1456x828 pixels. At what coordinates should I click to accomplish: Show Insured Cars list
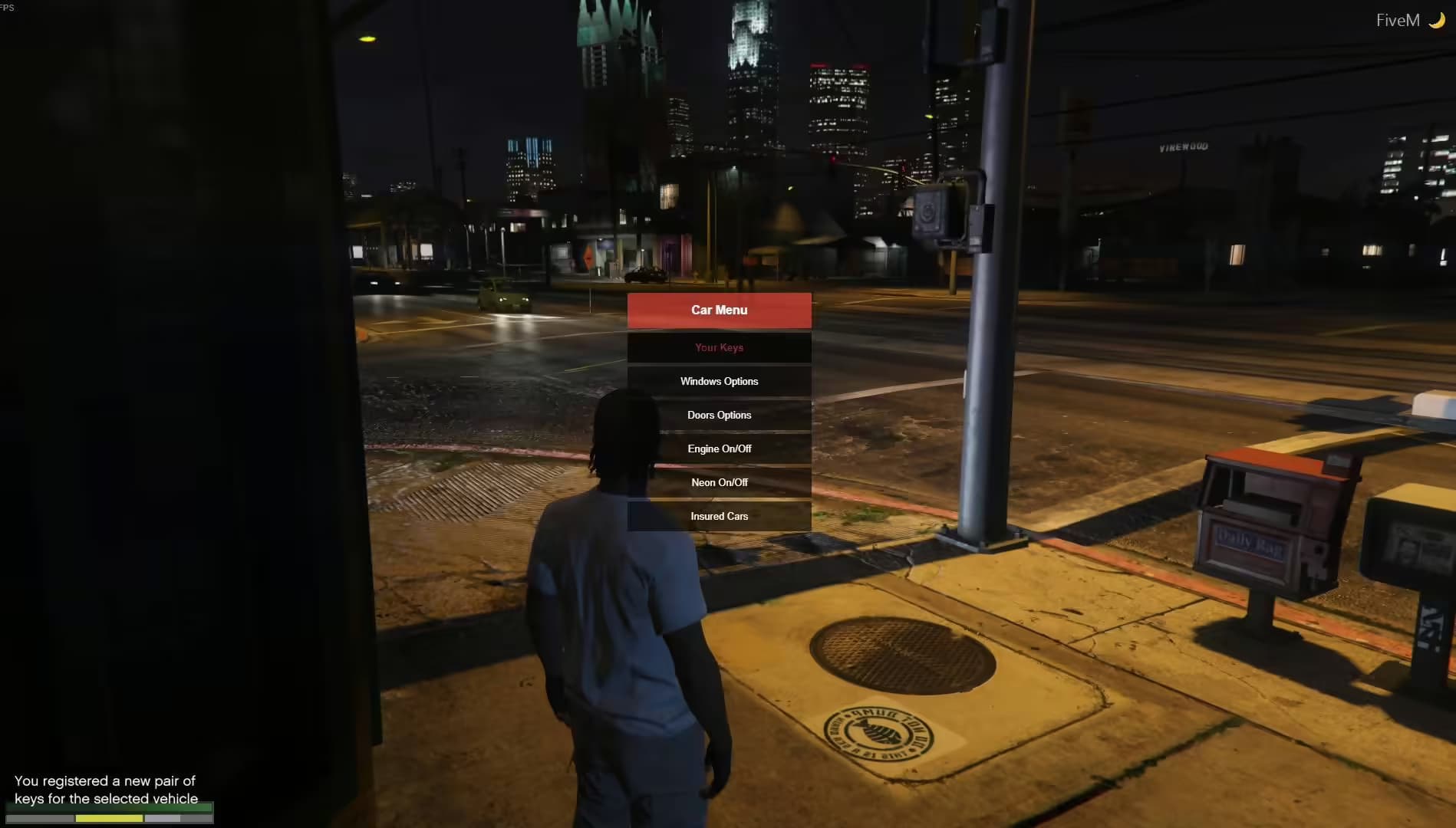pos(719,516)
